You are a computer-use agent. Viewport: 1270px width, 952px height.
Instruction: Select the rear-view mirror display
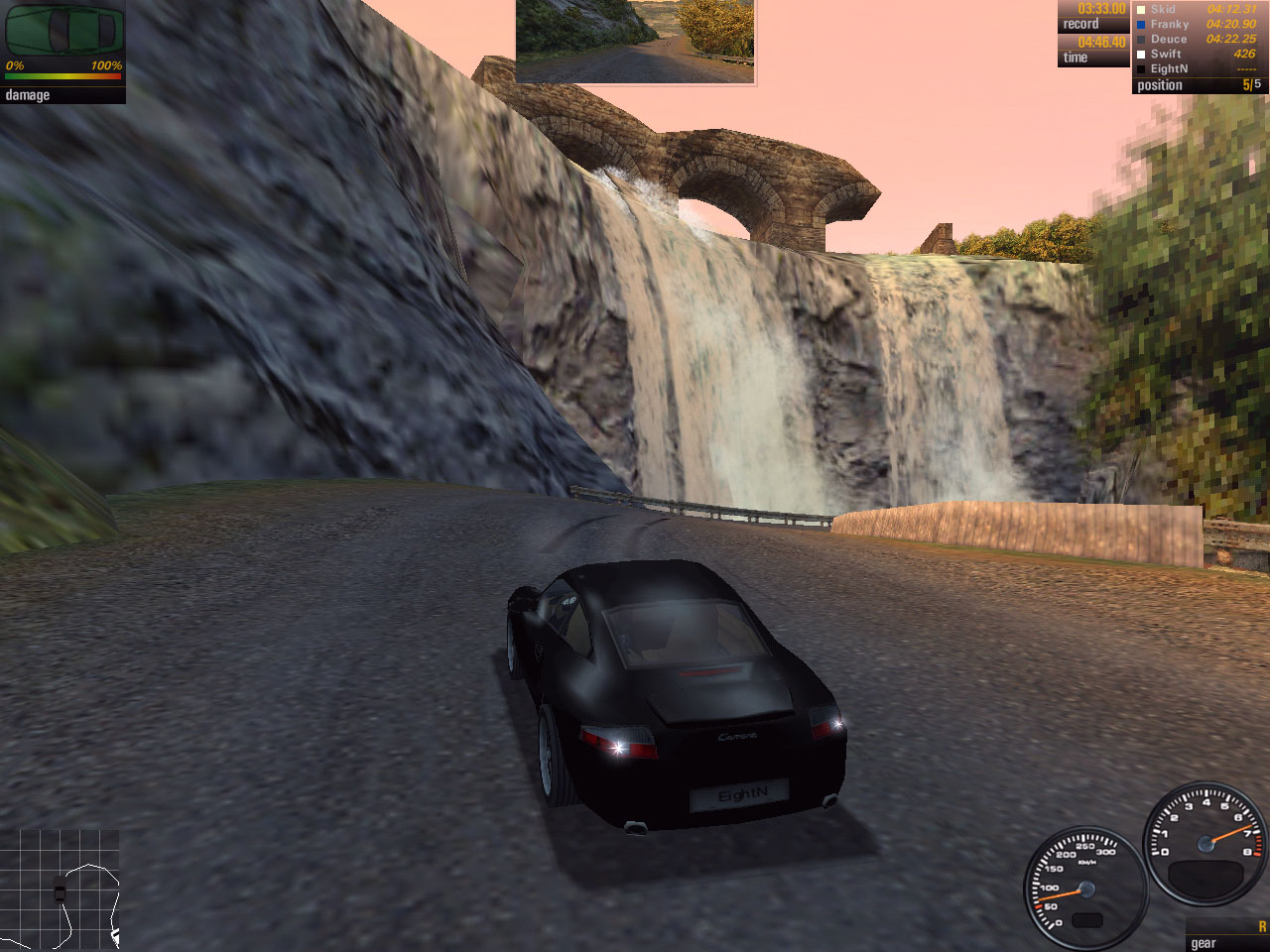coord(635,42)
